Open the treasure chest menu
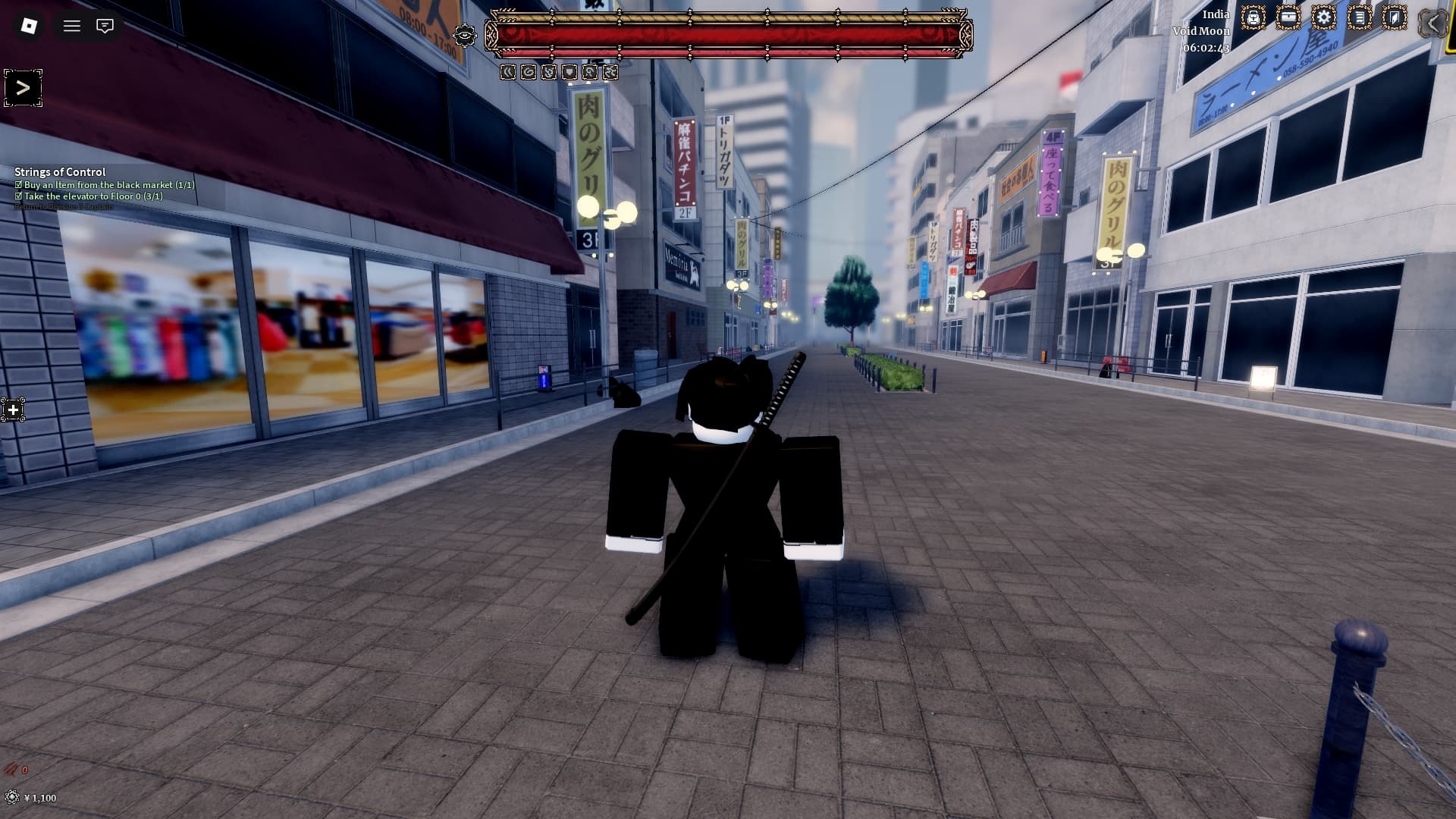 point(1288,18)
